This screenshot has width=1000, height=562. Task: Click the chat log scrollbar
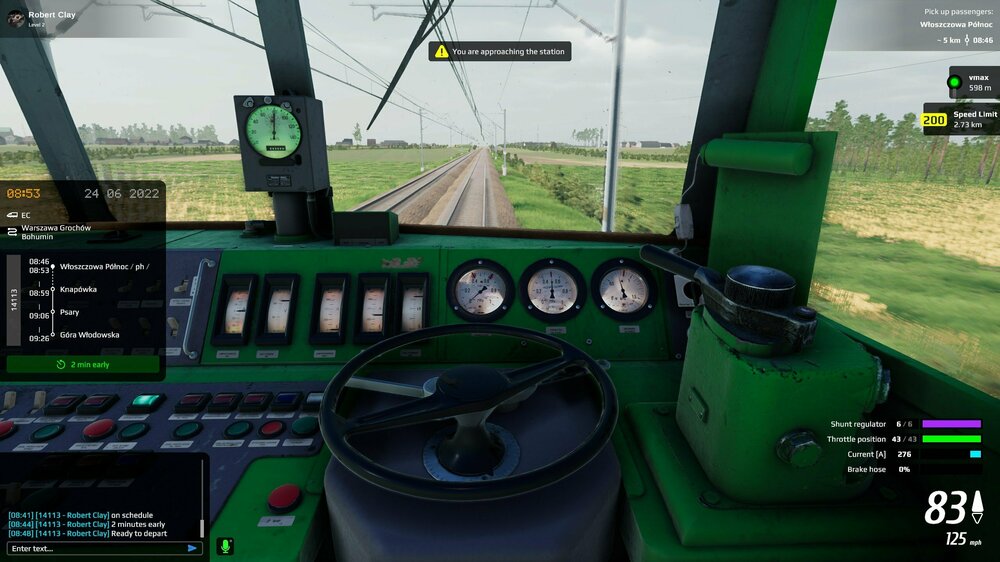tap(201, 525)
